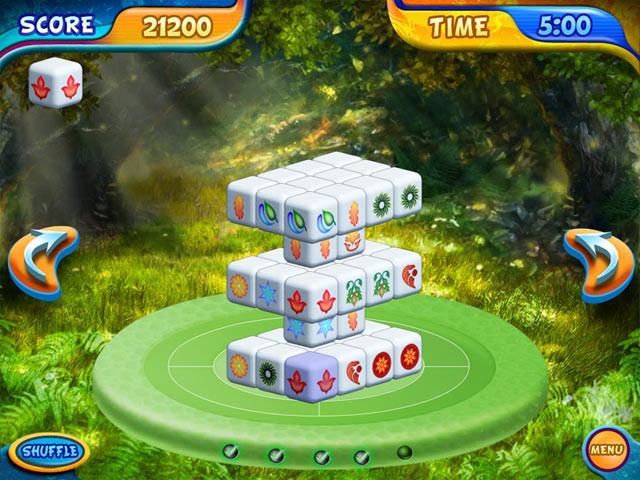Screen dimensions: 640x480
Task: Pick the top-layer corner cube with blue-green swirls
Action: (309, 220)
